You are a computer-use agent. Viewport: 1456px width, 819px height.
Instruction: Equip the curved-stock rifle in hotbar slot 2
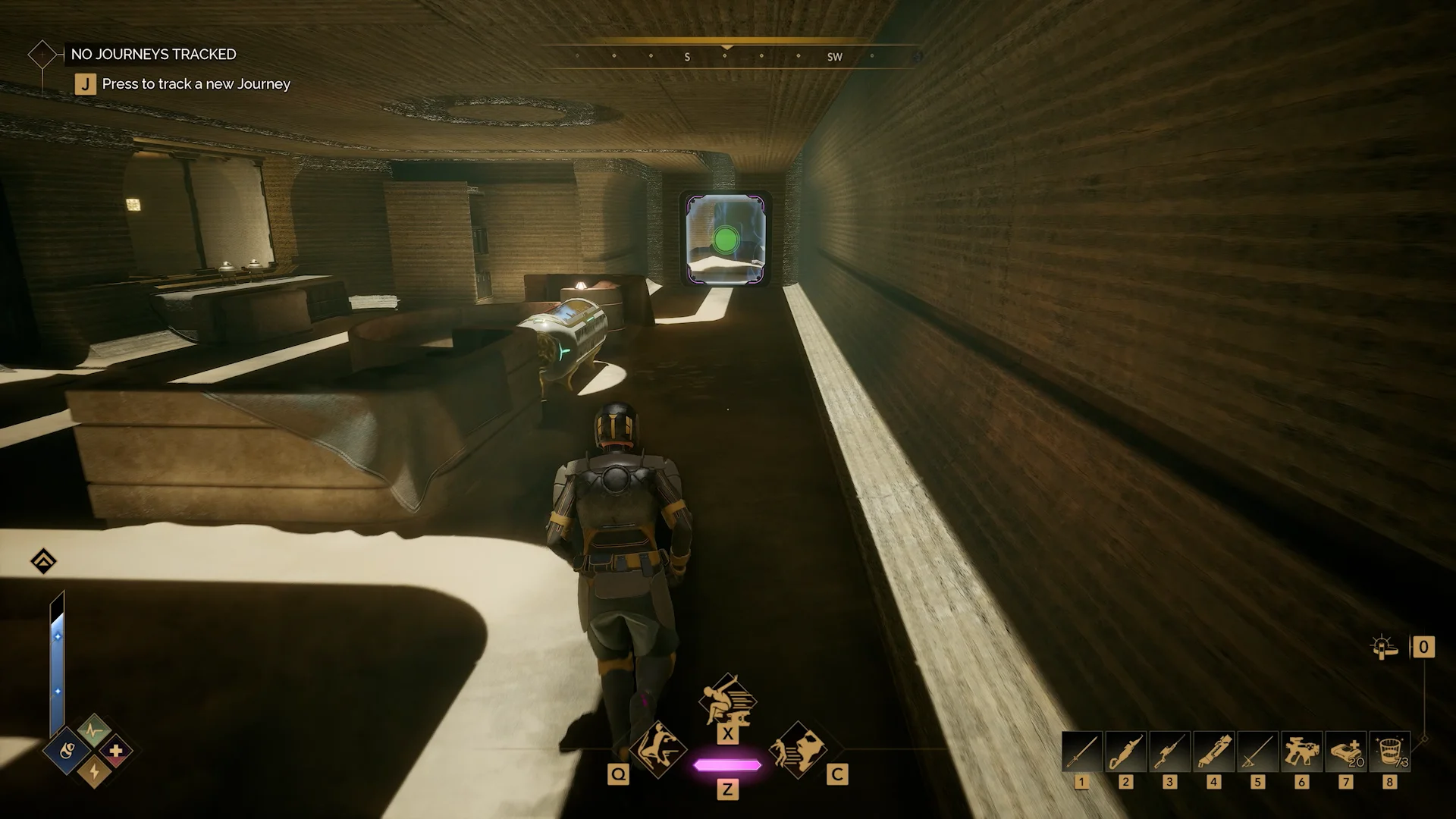(1126, 752)
